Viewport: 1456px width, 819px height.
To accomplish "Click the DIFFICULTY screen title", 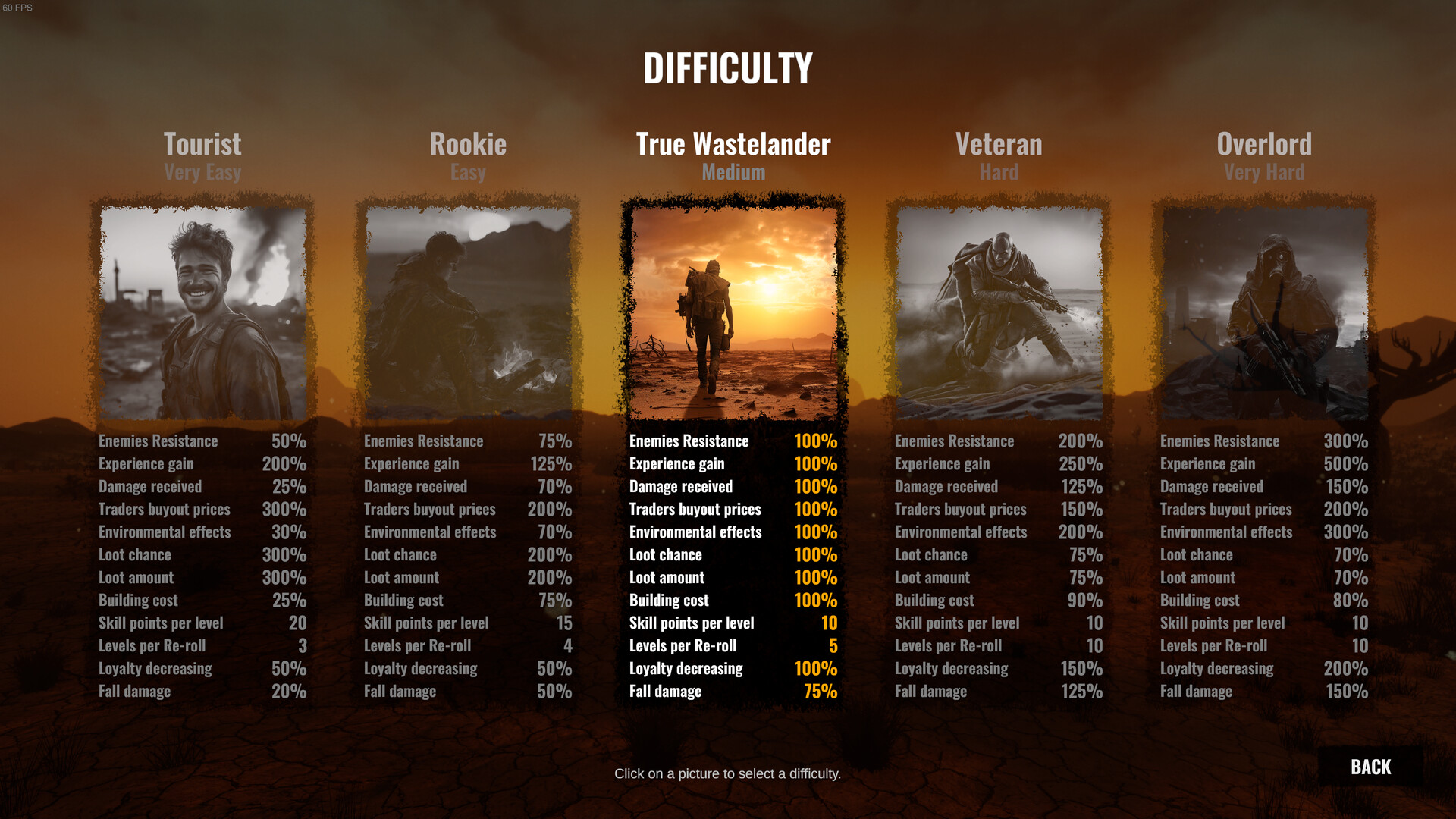I will 727,67.
